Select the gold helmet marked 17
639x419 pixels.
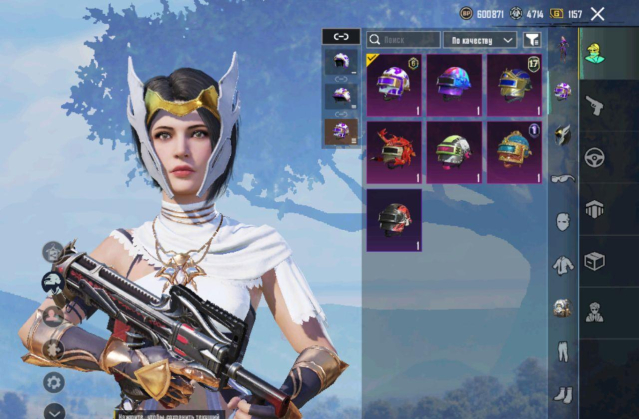pos(514,85)
